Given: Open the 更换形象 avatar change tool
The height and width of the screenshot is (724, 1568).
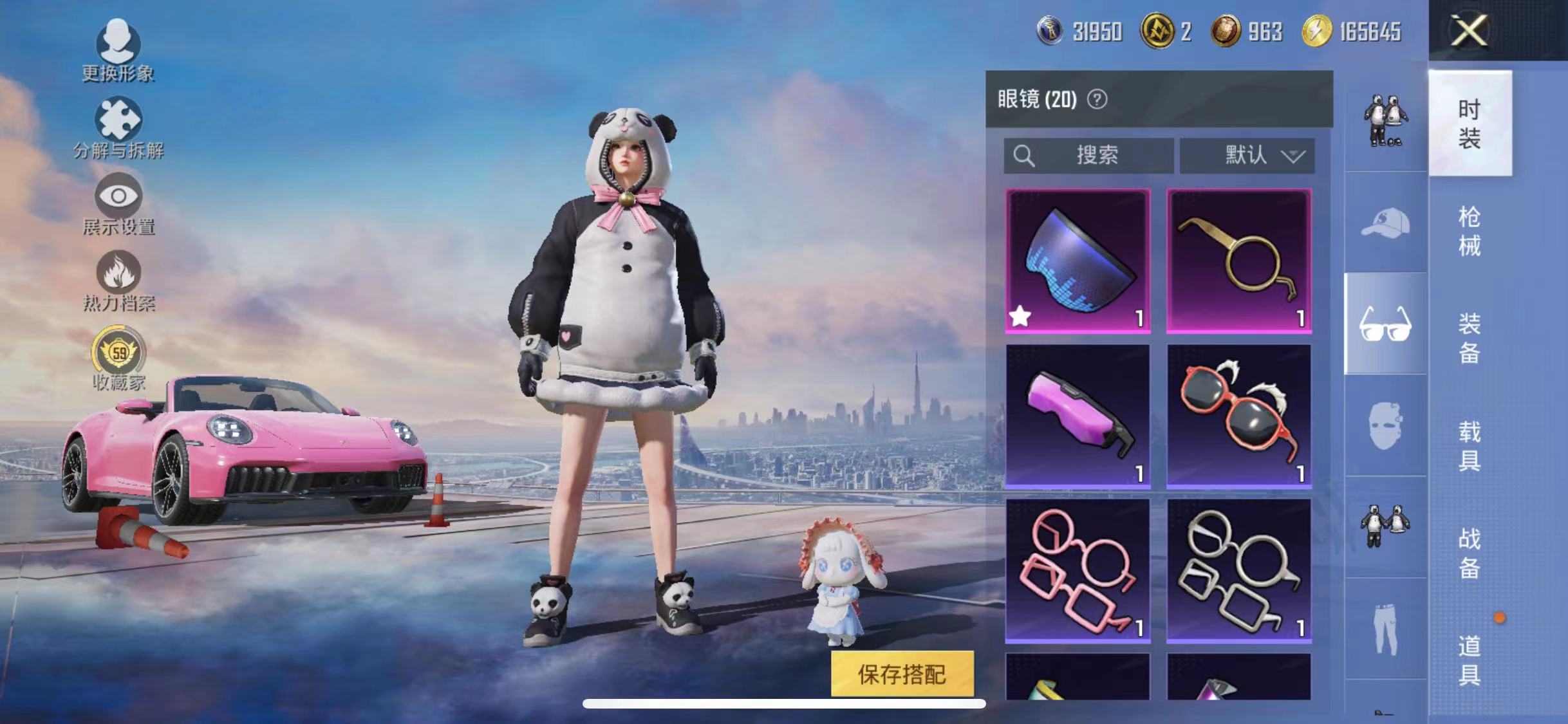Looking at the screenshot, I should [x=119, y=48].
